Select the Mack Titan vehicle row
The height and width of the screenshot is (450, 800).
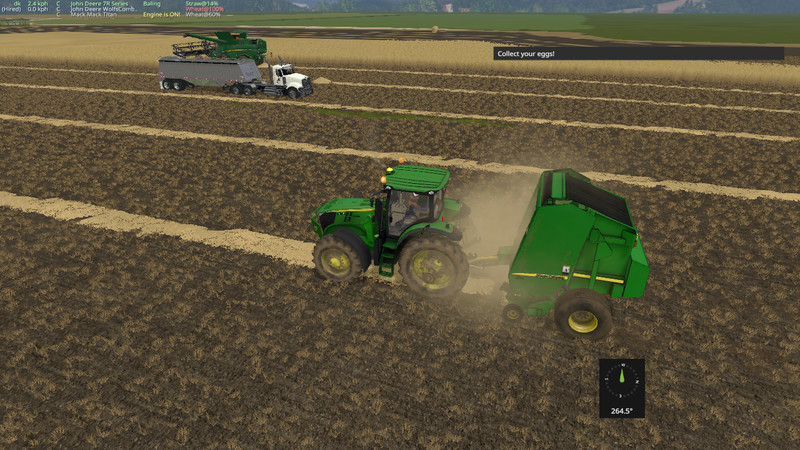pyautogui.click(x=92, y=15)
